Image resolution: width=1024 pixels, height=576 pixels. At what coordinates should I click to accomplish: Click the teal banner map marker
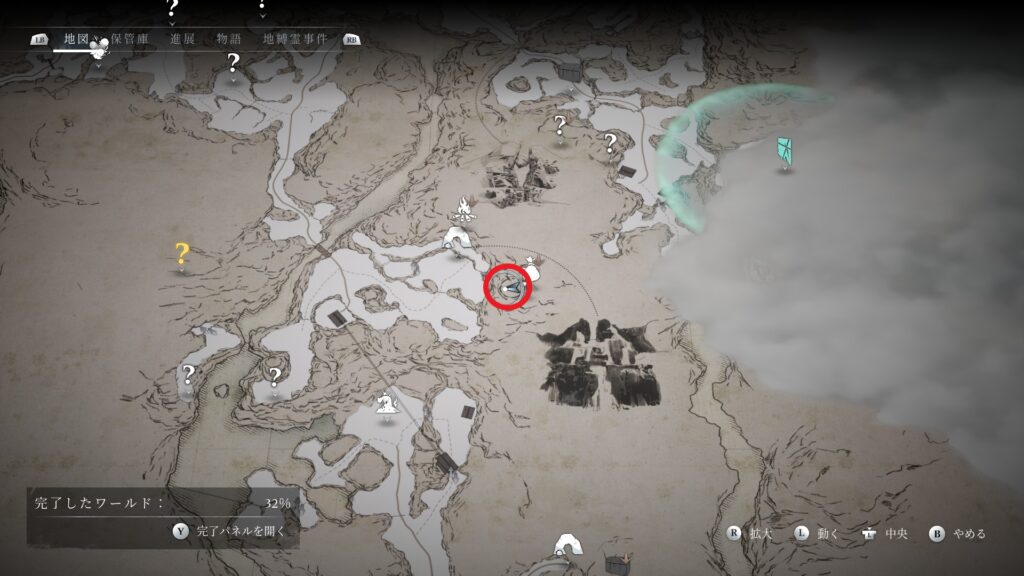click(786, 152)
